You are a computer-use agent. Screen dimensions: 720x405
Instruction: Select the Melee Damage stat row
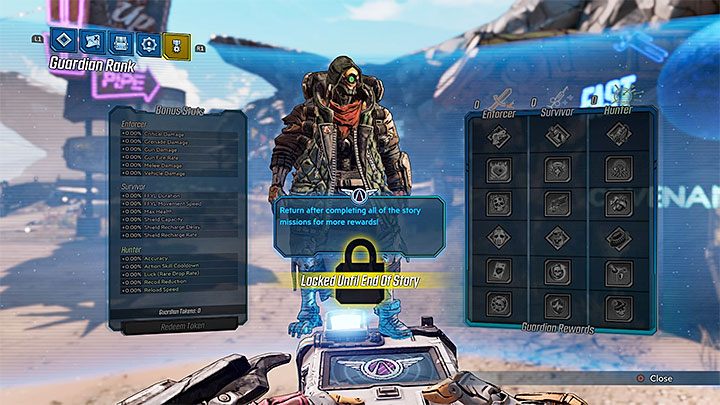(177, 163)
